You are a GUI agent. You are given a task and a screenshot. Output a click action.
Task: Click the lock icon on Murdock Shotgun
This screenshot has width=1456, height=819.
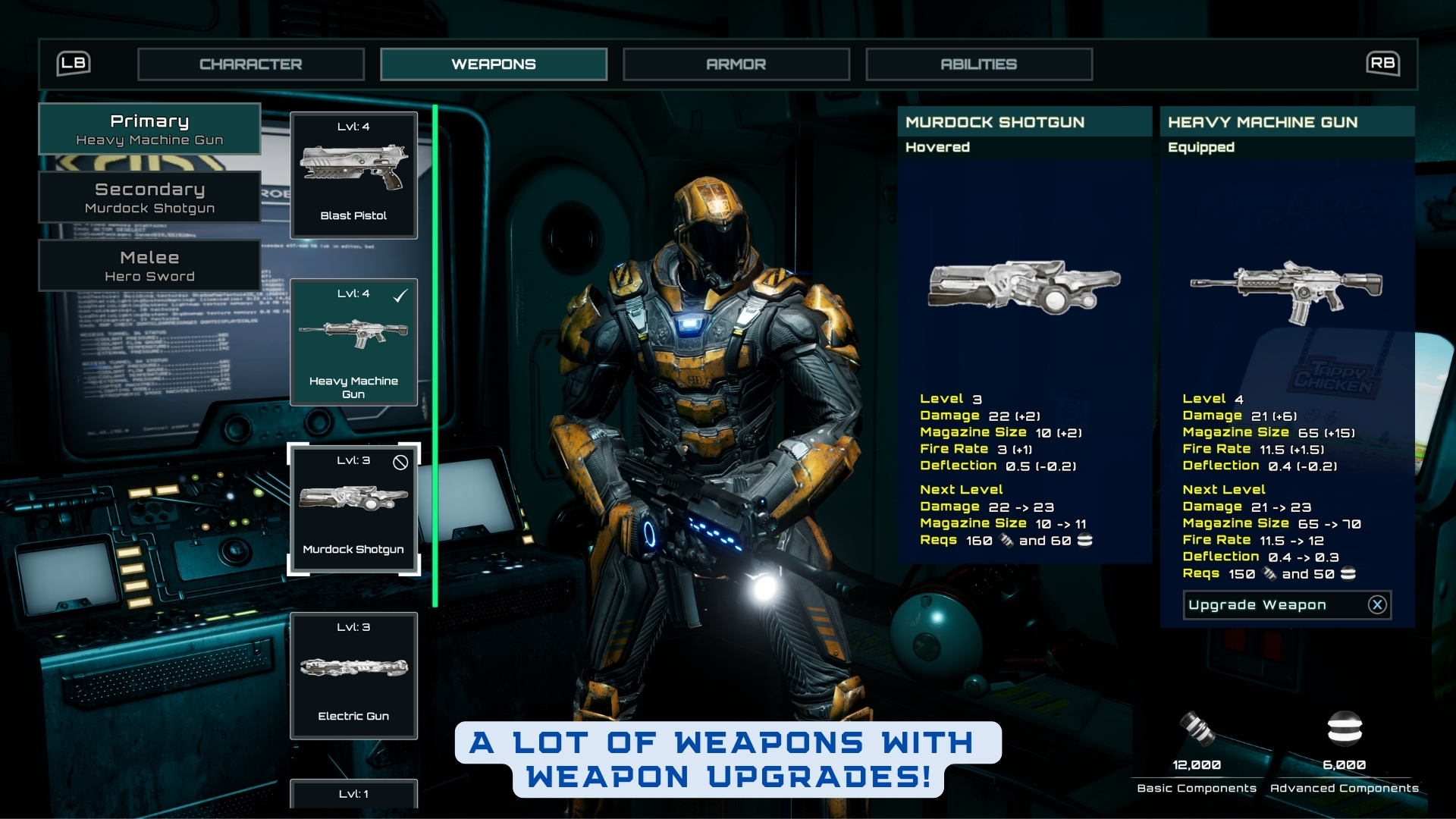pyautogui.click(x=400, y=461)
